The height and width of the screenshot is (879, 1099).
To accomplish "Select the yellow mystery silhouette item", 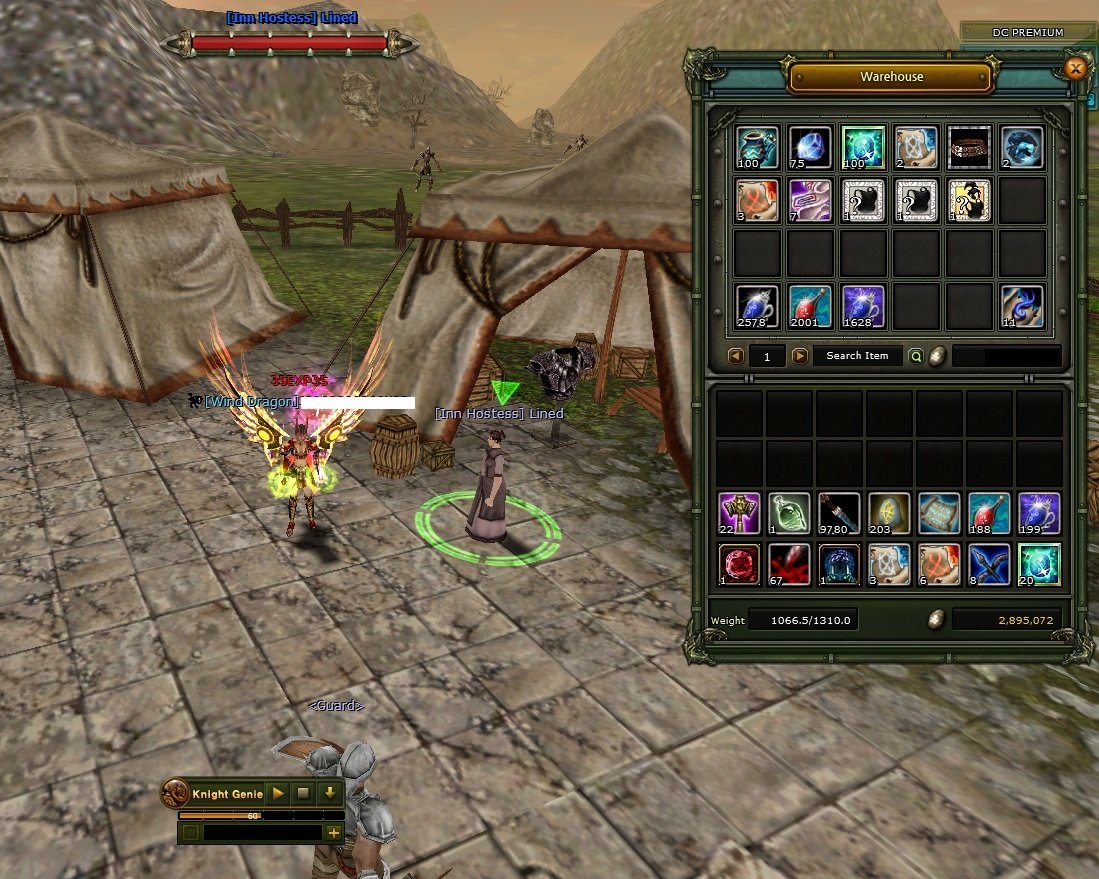I will (x=968, y=200).
